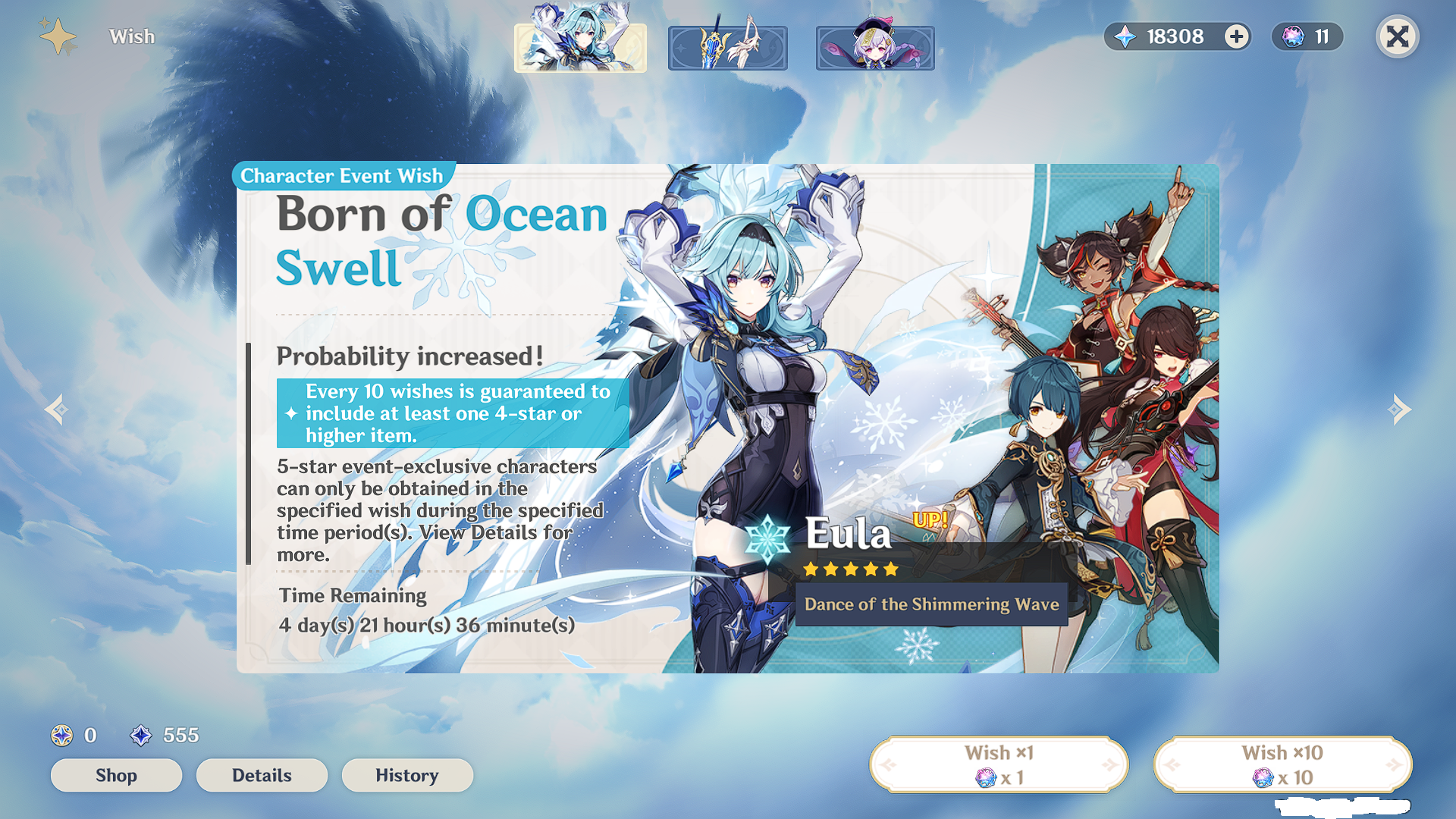Switch to the Qiqi character banner
1456x819 pixels.
click(x=874, y=46)
